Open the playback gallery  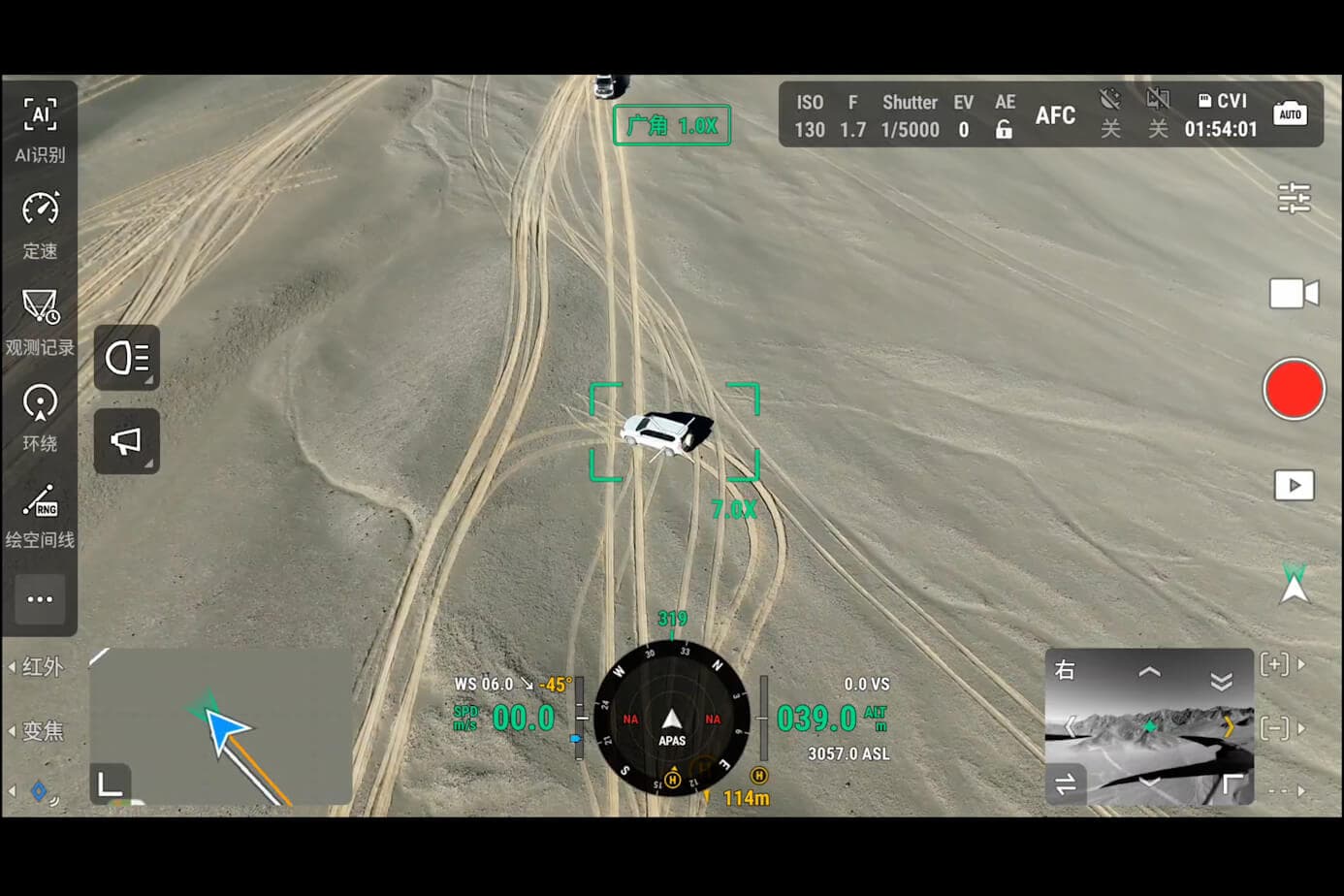[1294, 485]
